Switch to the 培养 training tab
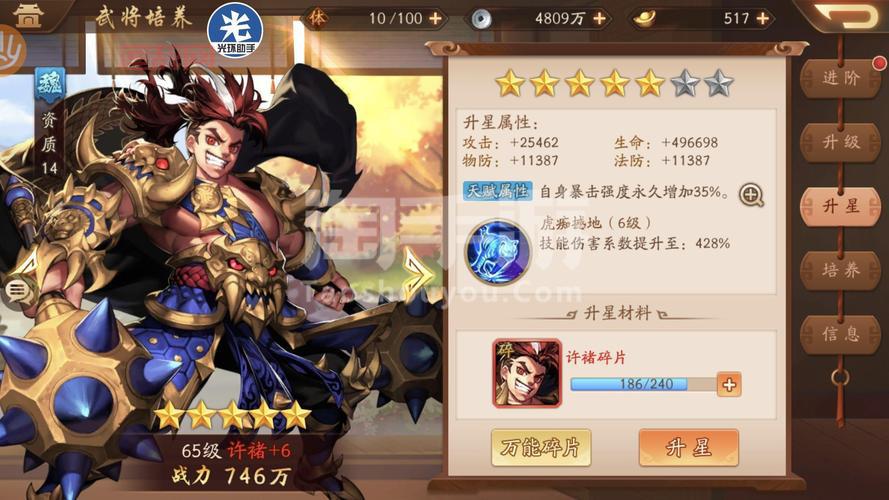Viewport: 889px width, 500px height. point(840,271)
